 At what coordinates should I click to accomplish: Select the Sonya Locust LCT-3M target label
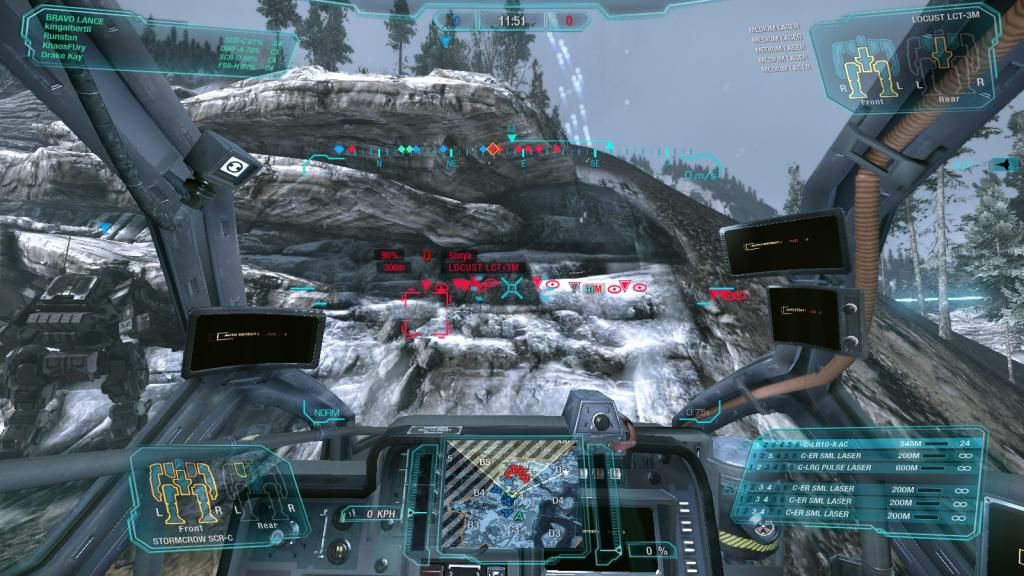tap(470, 262)
